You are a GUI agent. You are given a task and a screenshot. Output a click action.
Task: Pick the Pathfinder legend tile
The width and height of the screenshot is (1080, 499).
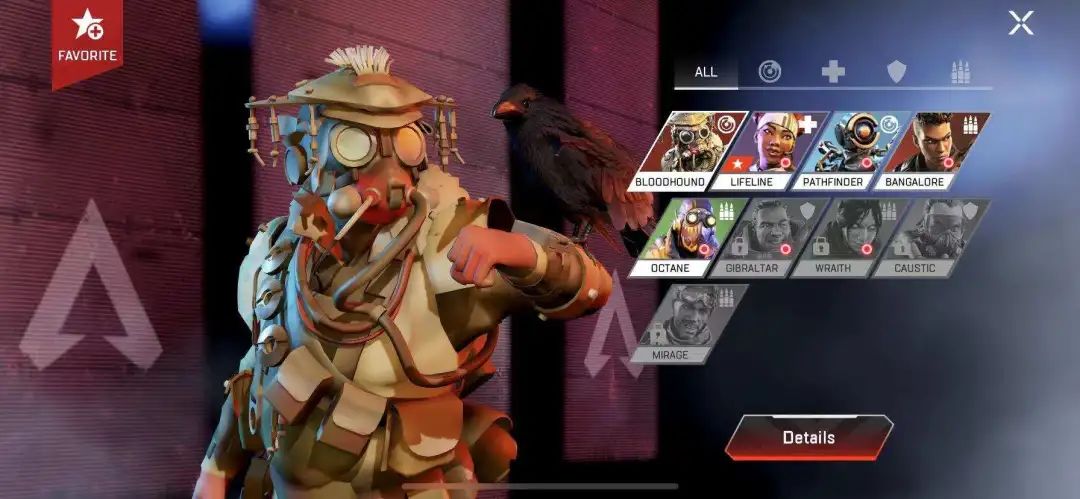click(x=852, y=148)
